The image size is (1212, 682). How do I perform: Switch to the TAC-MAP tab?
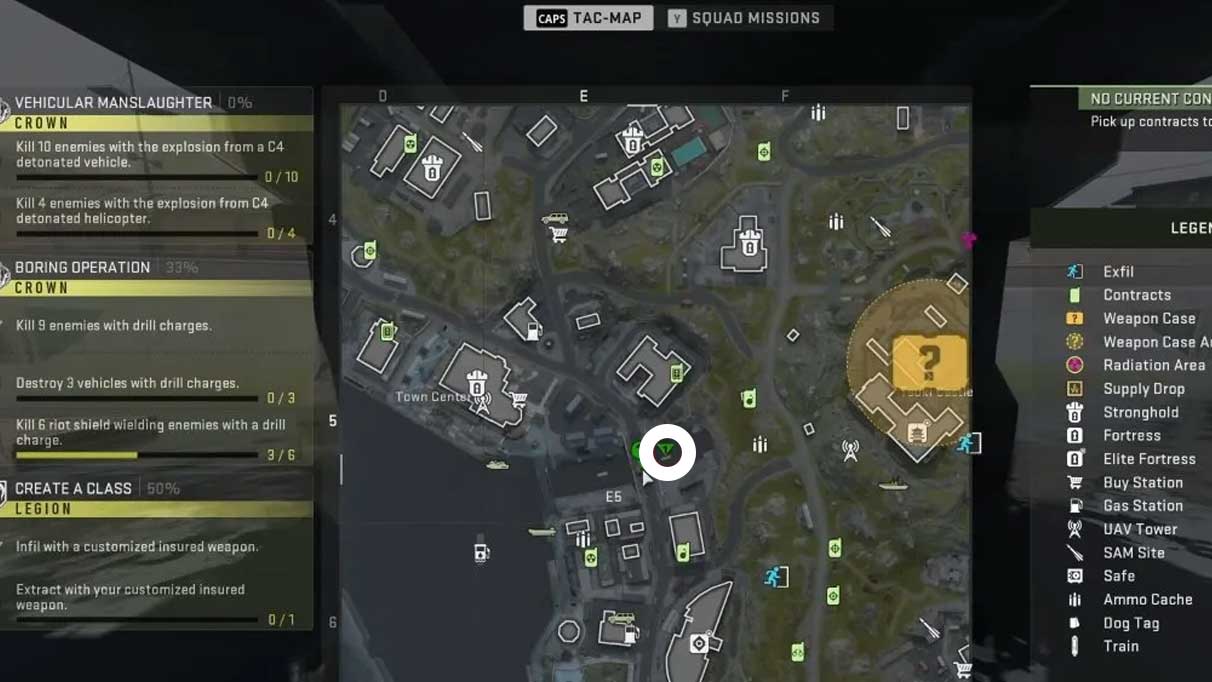pyautogui.click(x=588, y=18)
